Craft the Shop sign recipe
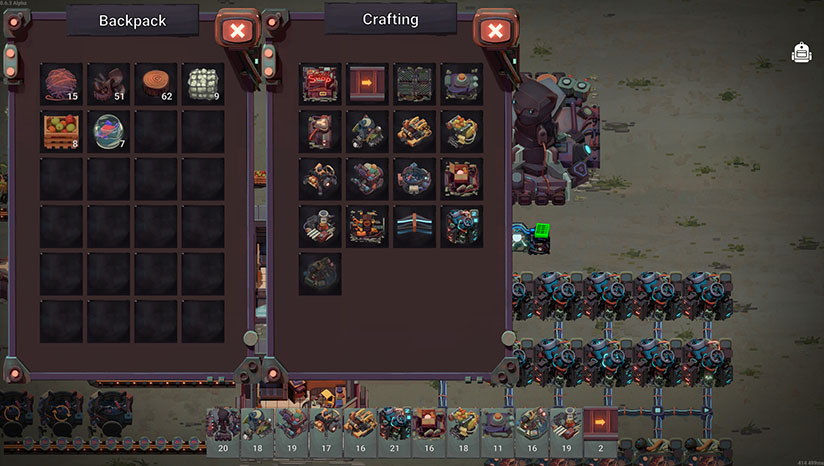The image size is (824, 466). point(320,84)
